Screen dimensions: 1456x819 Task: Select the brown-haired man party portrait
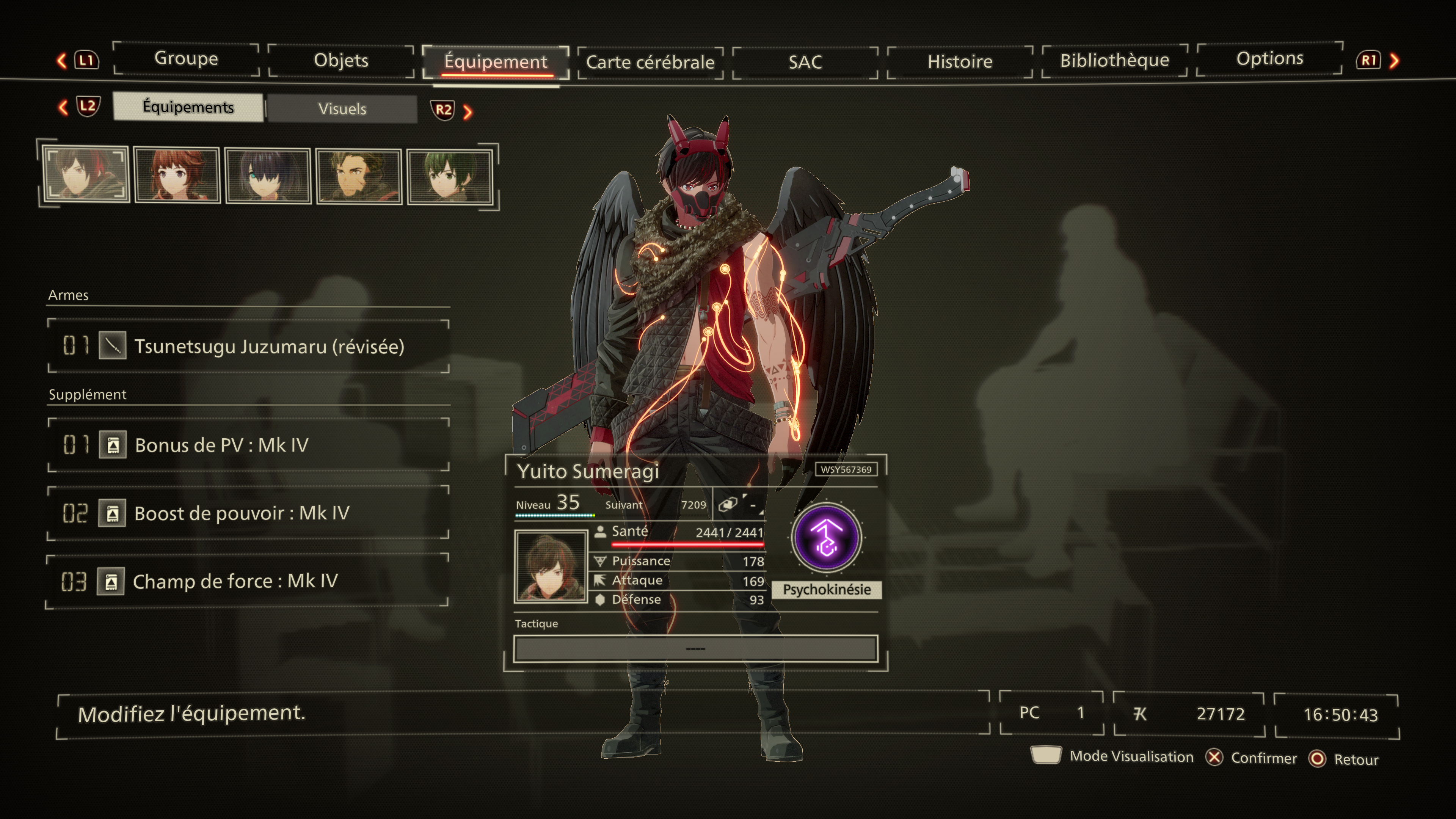point(359,176)
